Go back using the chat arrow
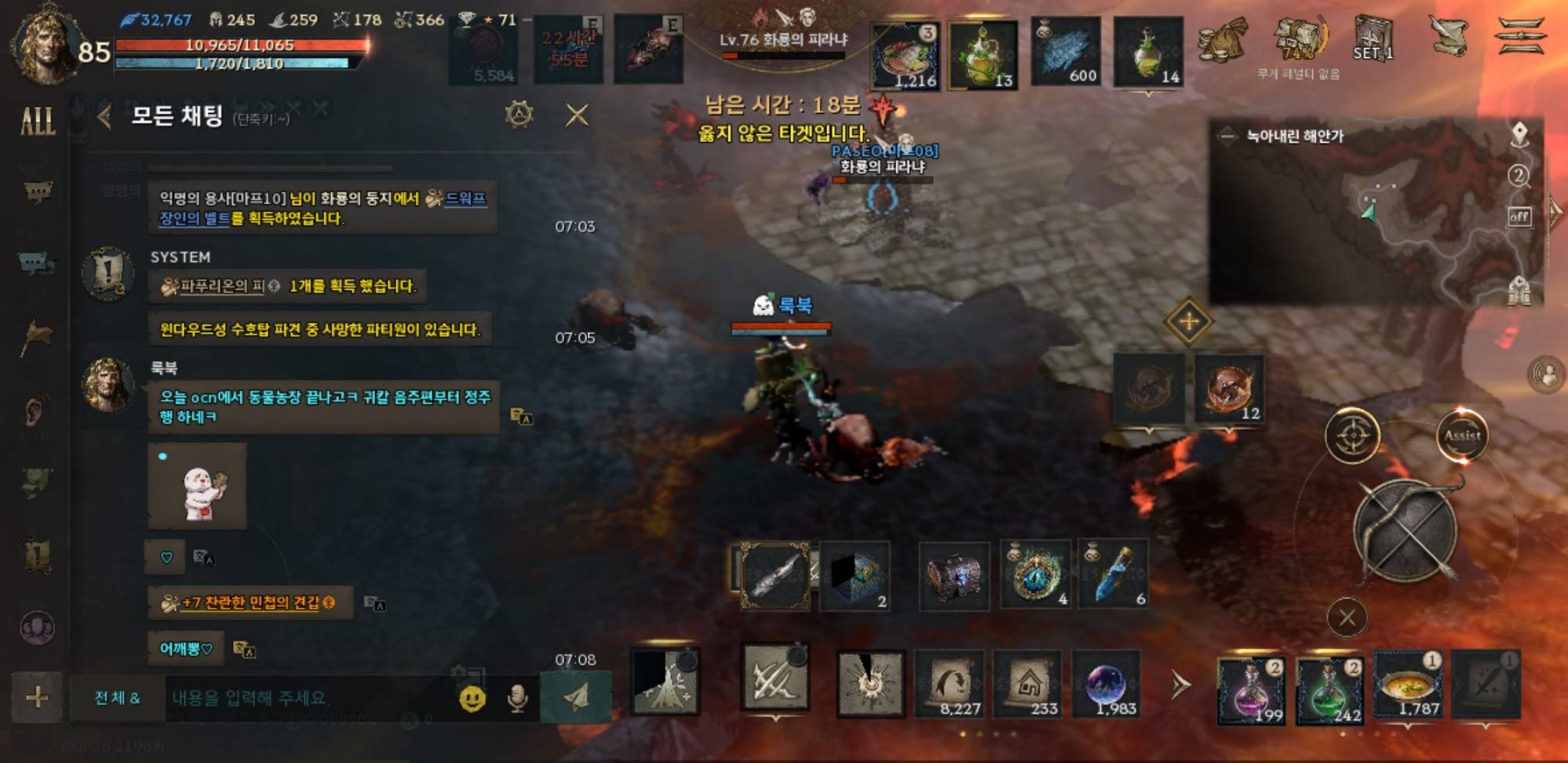 click(104, 117)
